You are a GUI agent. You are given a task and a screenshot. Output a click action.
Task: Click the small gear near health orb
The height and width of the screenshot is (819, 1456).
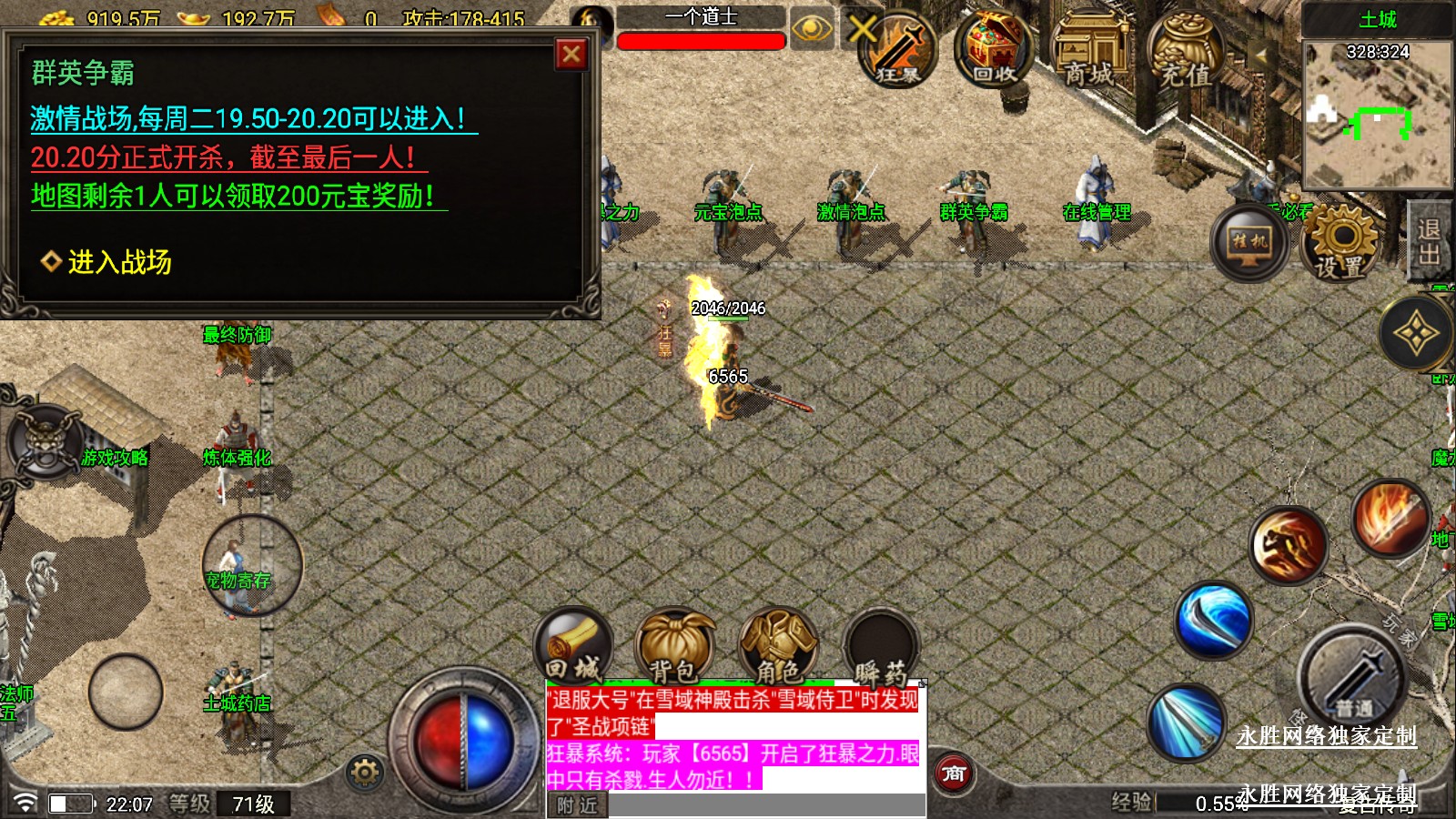pyautogui.click(x=365, y=773)
